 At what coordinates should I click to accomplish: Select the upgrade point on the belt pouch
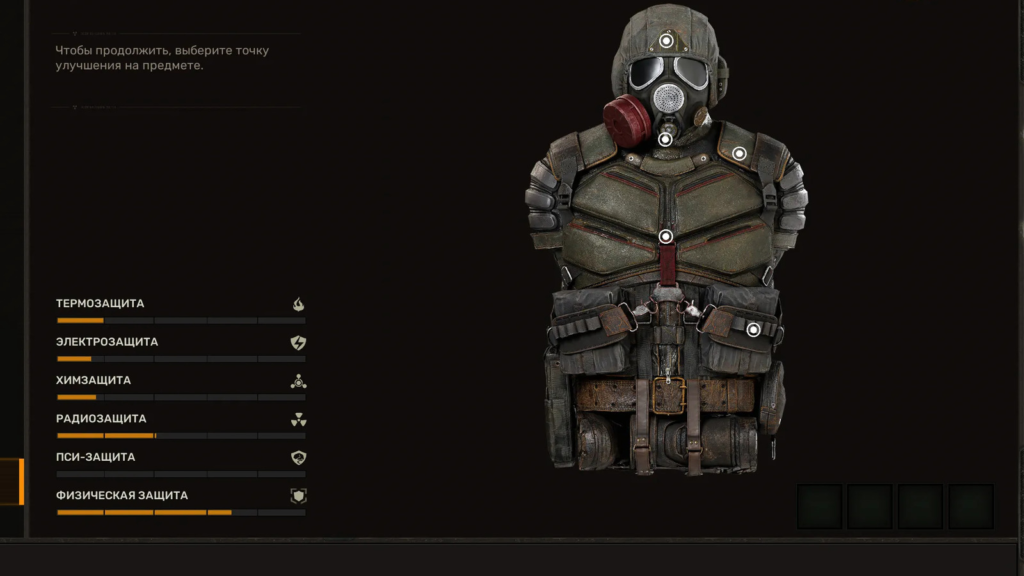pyautogui.click(x=753, y=330)
